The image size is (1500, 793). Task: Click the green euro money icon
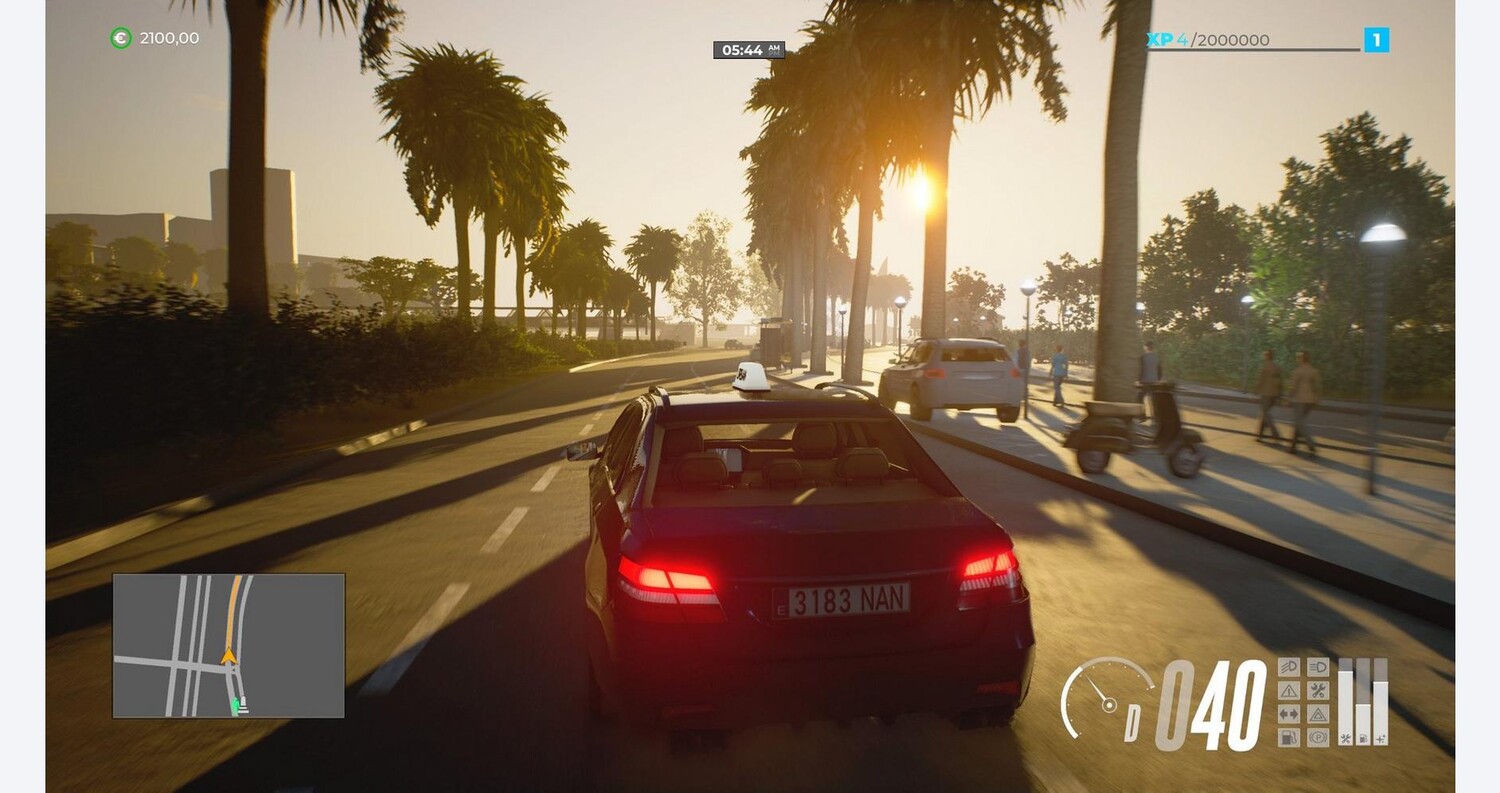(120, 38)
